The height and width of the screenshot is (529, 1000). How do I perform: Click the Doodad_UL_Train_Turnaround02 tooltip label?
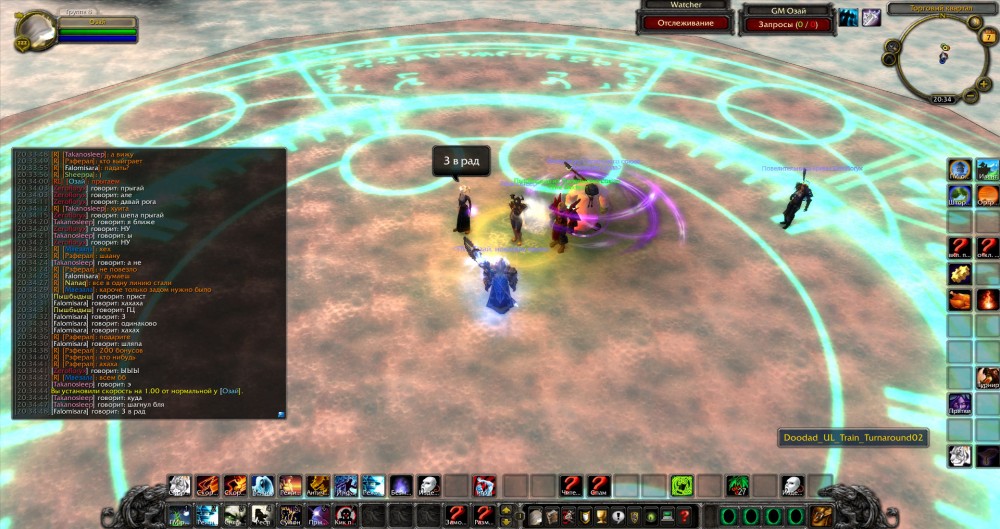point(853,438)
